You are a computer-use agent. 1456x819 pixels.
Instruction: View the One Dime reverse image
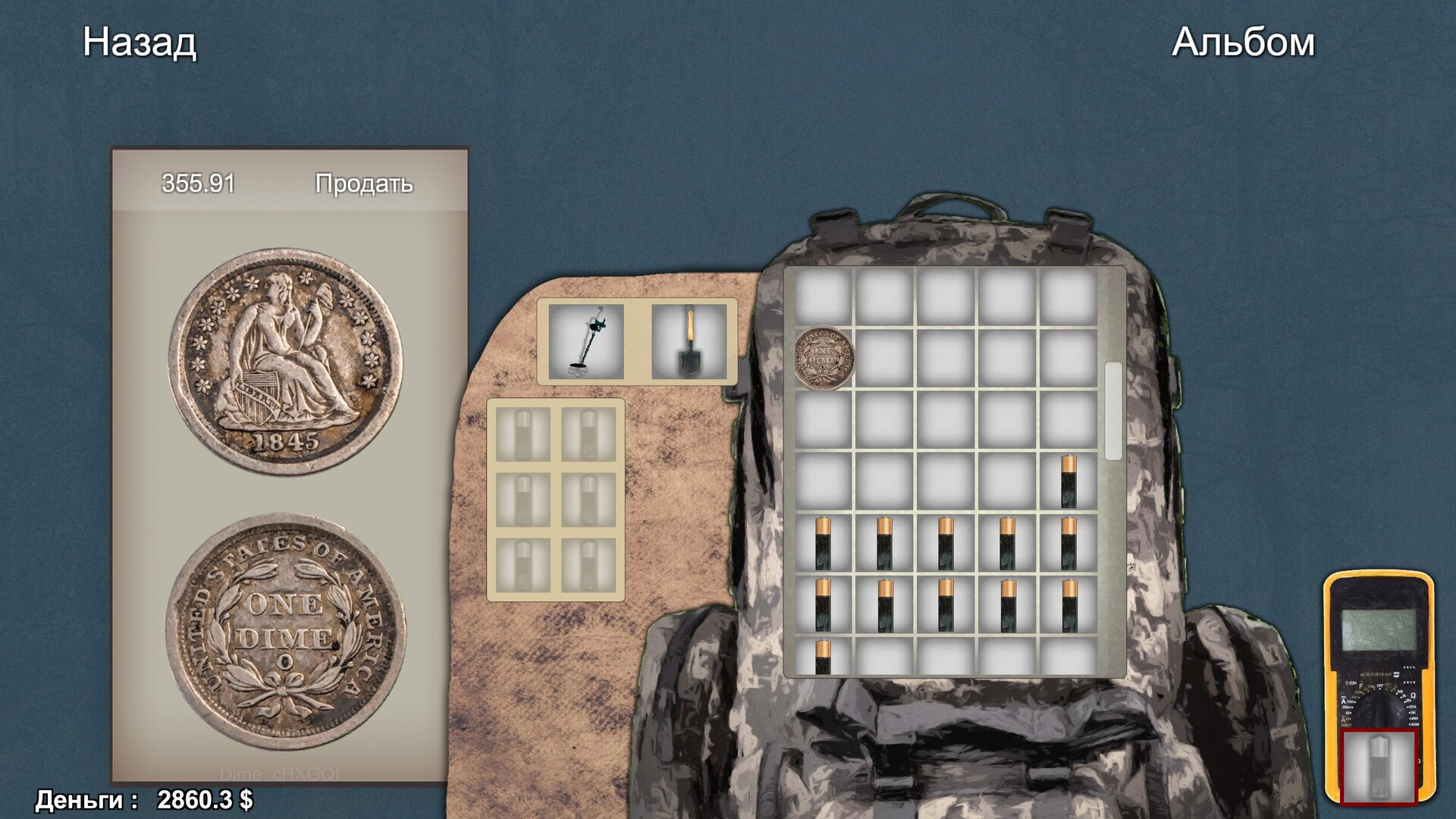(286, 630)
